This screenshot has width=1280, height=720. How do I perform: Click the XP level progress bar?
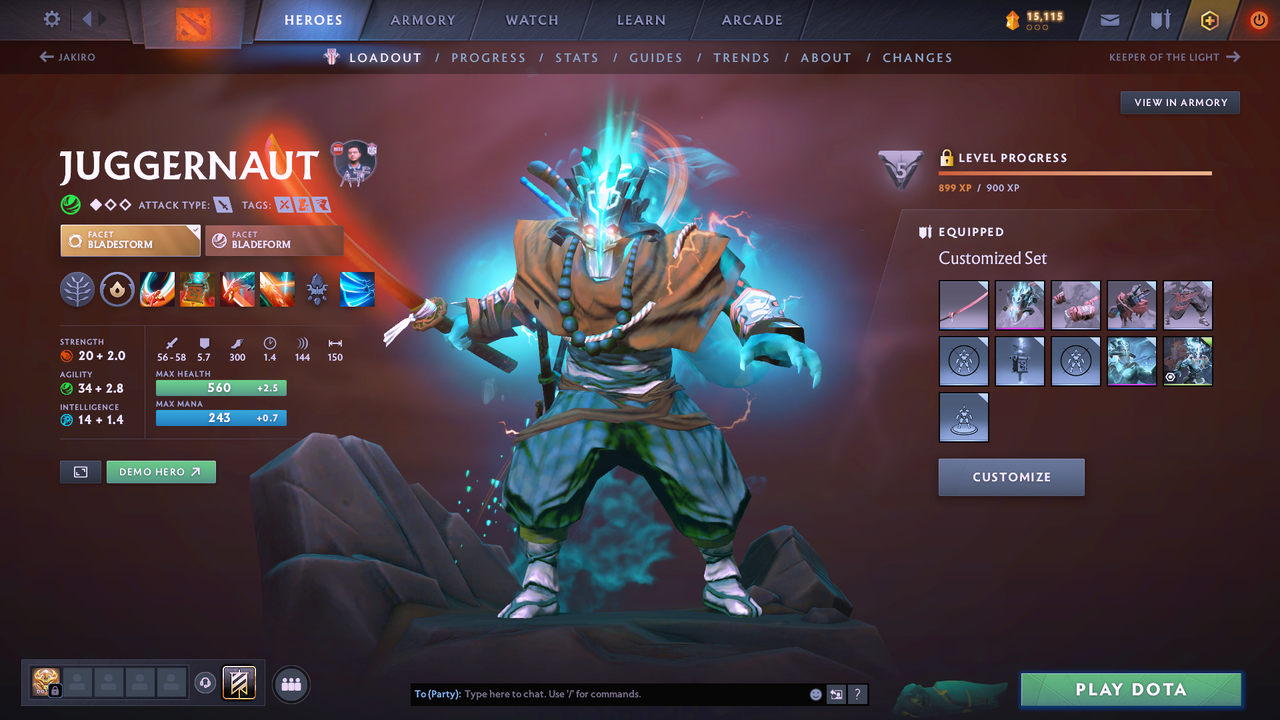[x=1075, y=172]
